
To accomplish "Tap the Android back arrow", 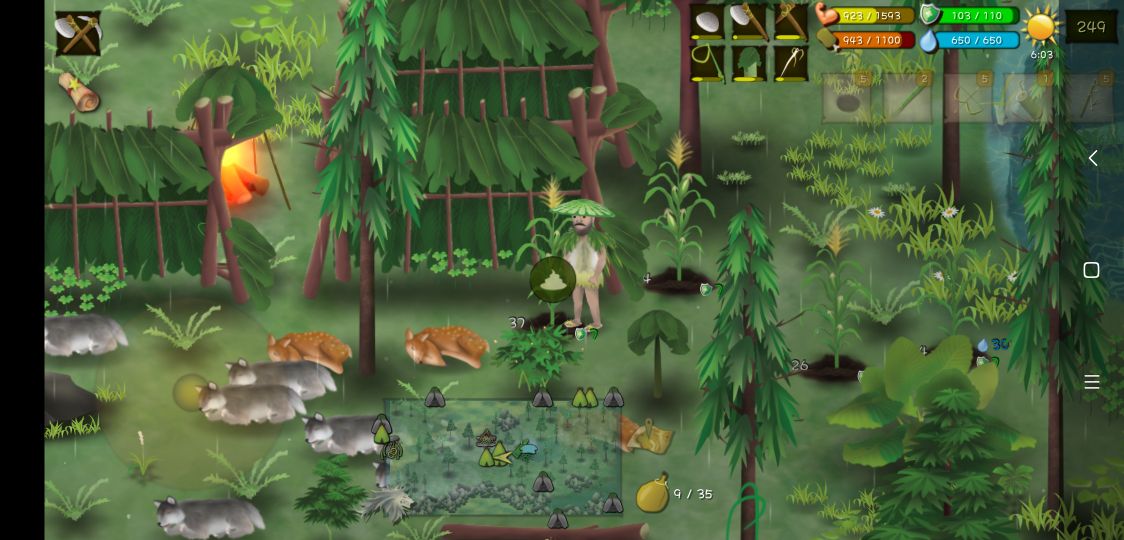I will pyautogui.click(x=1092, y=158).
